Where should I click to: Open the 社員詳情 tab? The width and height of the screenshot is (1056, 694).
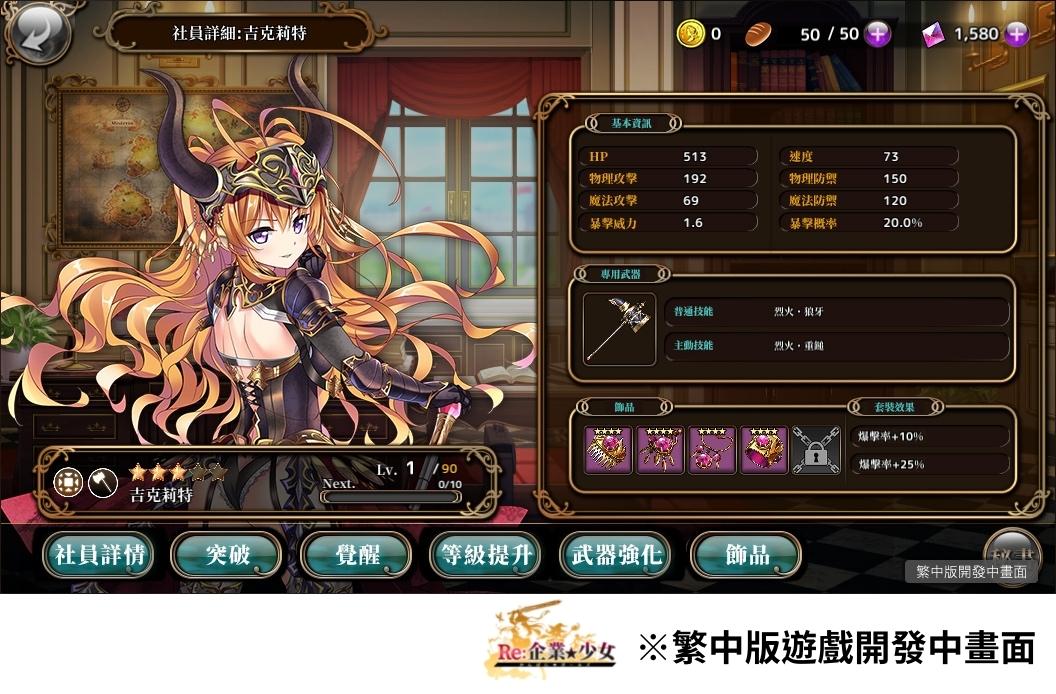[x=98, y=555]
